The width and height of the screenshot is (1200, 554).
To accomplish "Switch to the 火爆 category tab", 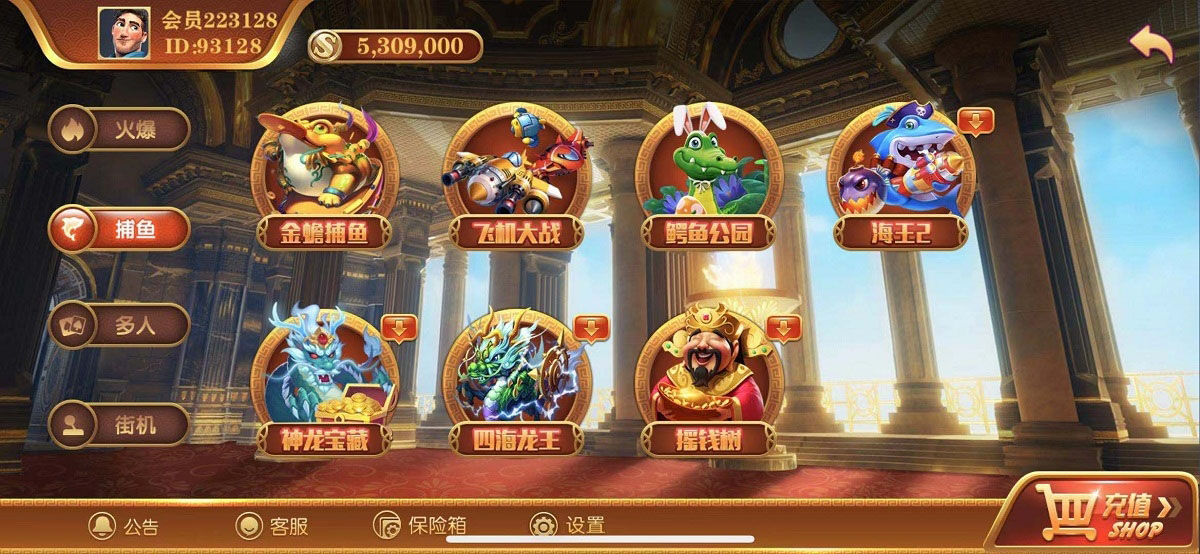I will 120,129.
